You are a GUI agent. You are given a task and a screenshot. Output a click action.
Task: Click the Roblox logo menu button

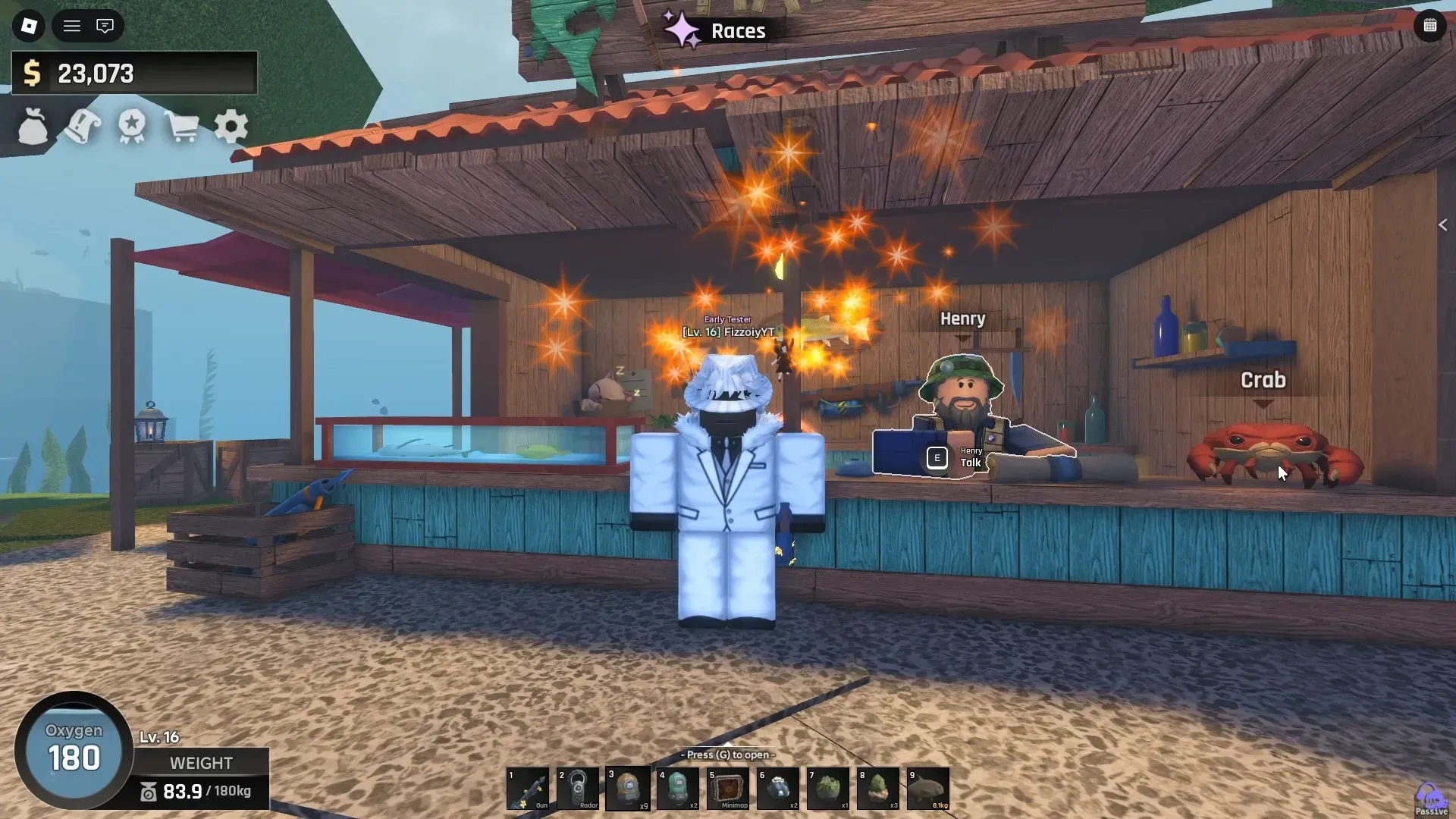coord(30,25)
